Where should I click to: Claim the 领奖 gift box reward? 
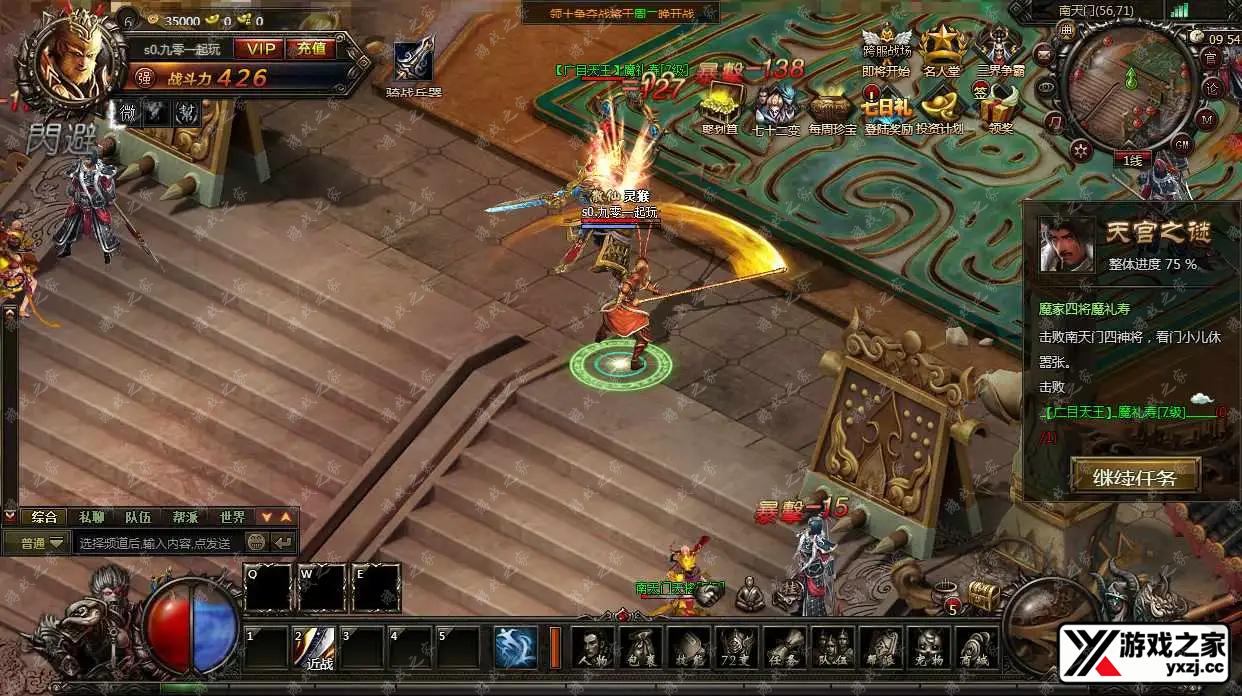pyautogui.click(x=999, y=107)
